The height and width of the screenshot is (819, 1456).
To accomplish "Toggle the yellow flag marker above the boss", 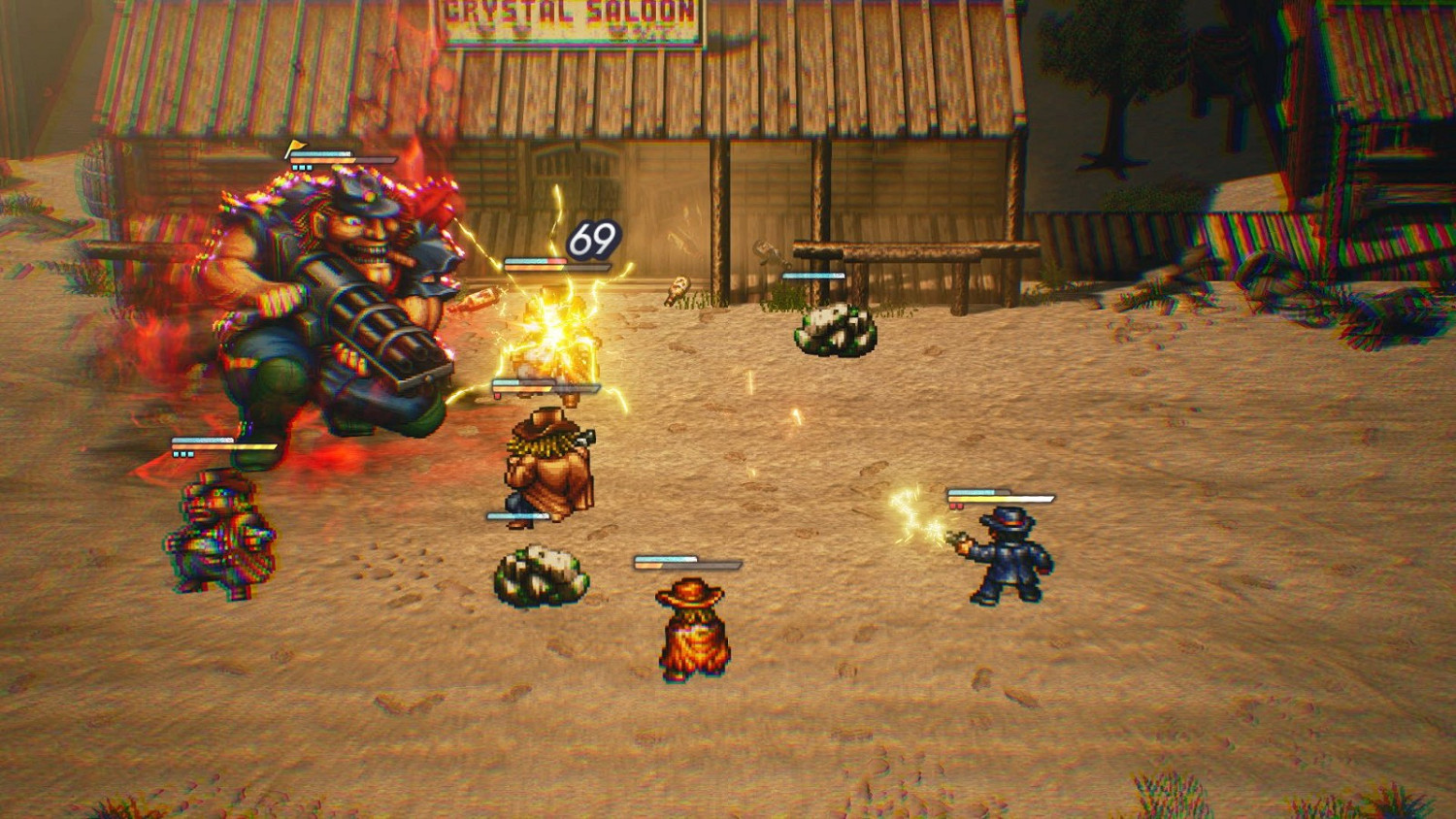I will click(294, 144).
